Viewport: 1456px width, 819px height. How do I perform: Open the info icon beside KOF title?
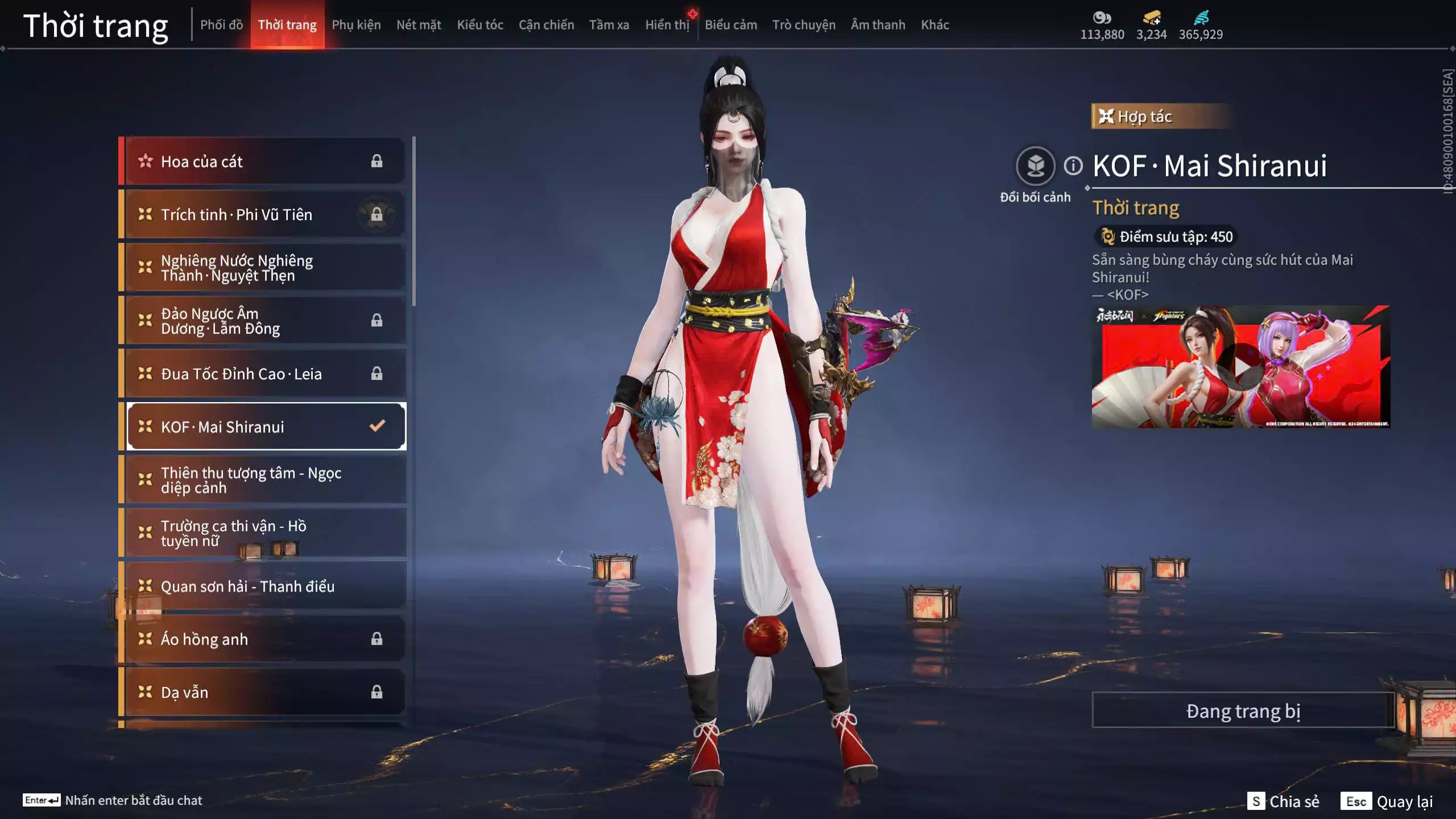click(1073, 166)
